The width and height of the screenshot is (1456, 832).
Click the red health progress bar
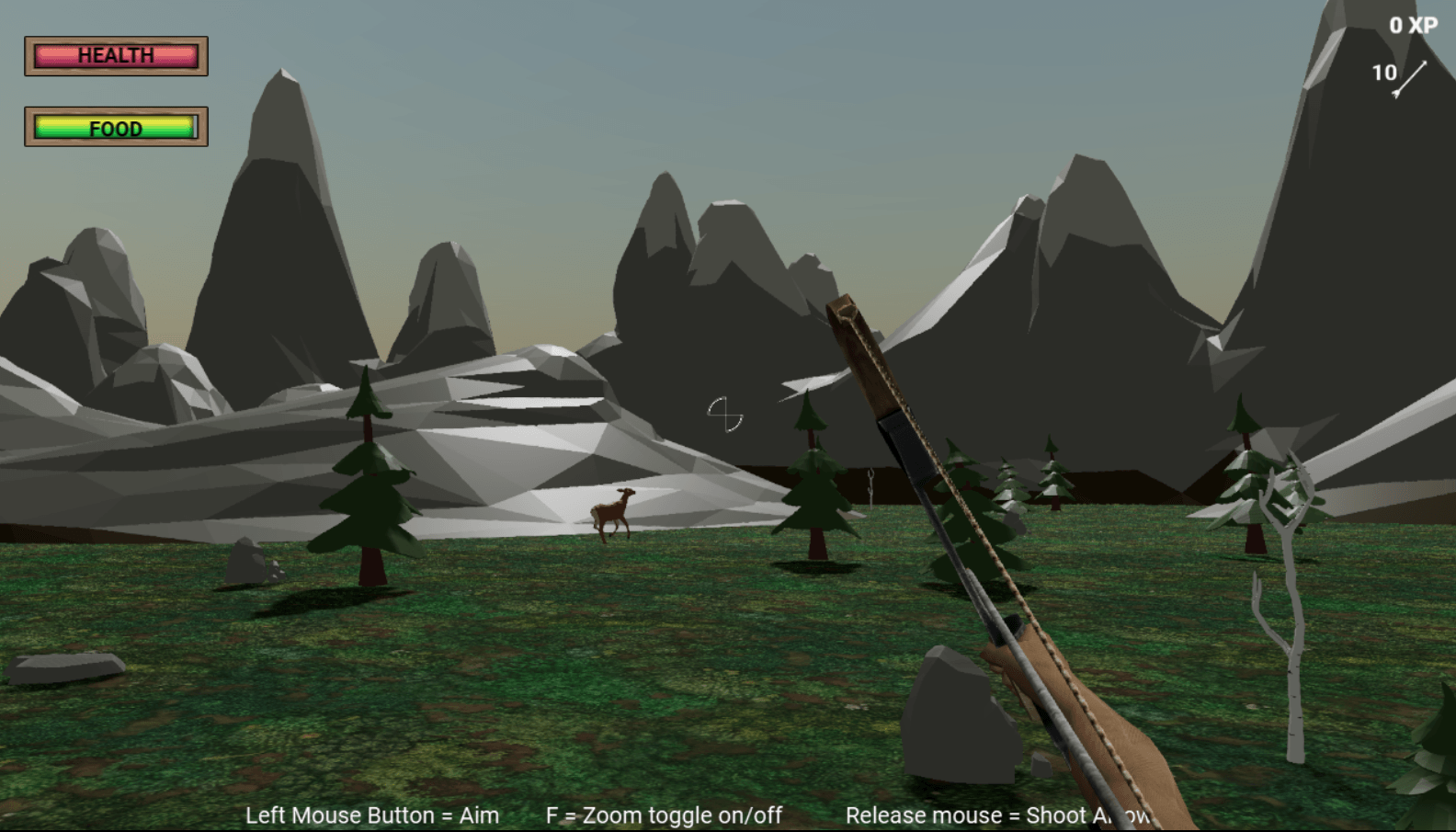(x=116, y=56)
